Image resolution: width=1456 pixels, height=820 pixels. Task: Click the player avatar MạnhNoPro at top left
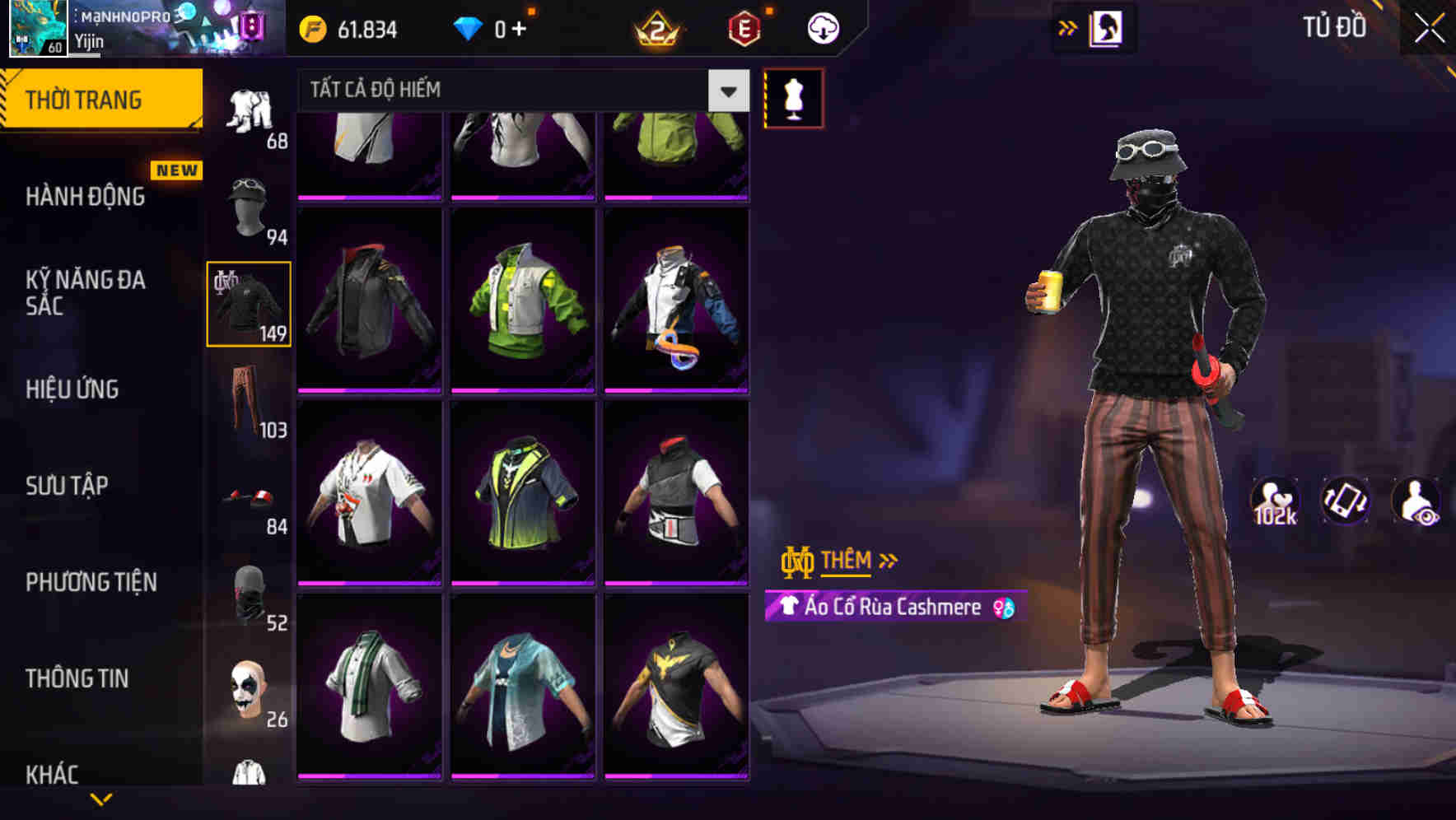point(37,29)
